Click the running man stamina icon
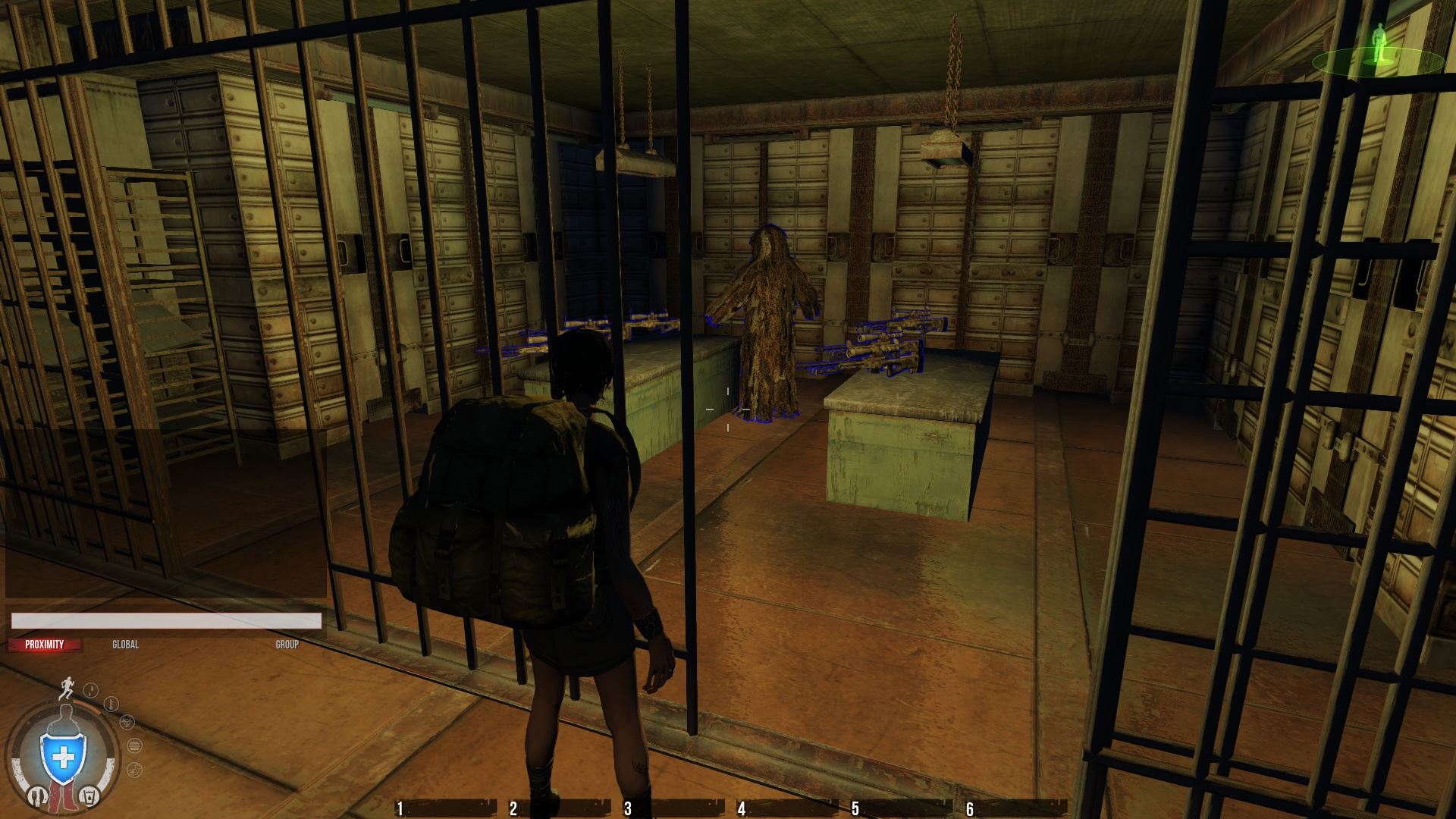 point(68,688)
